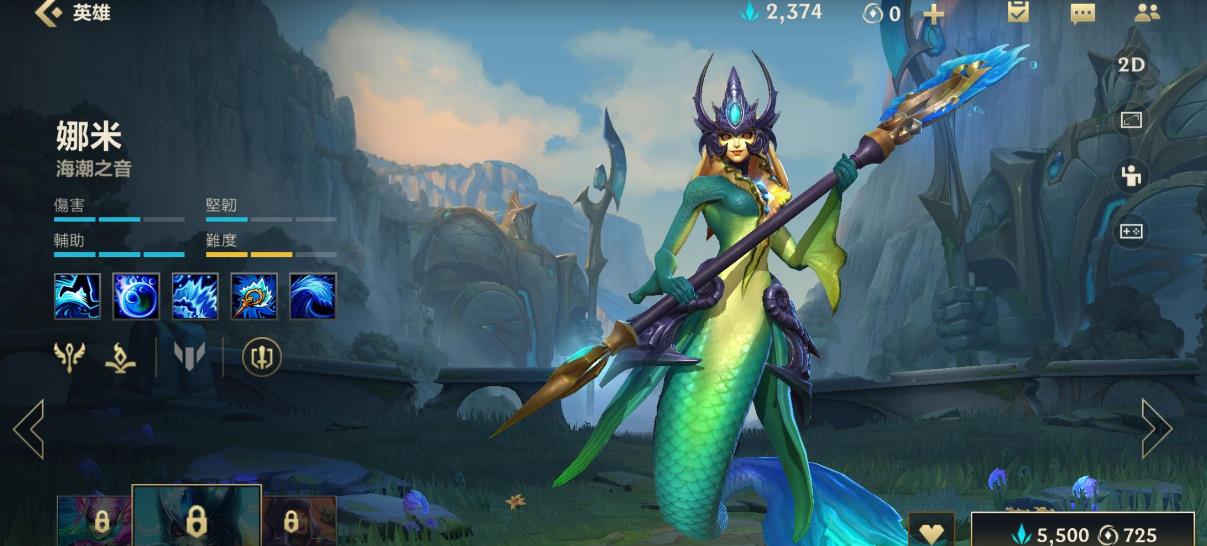
Task: Click the wallpaper frame icon below 2D
Action: 1131,120
